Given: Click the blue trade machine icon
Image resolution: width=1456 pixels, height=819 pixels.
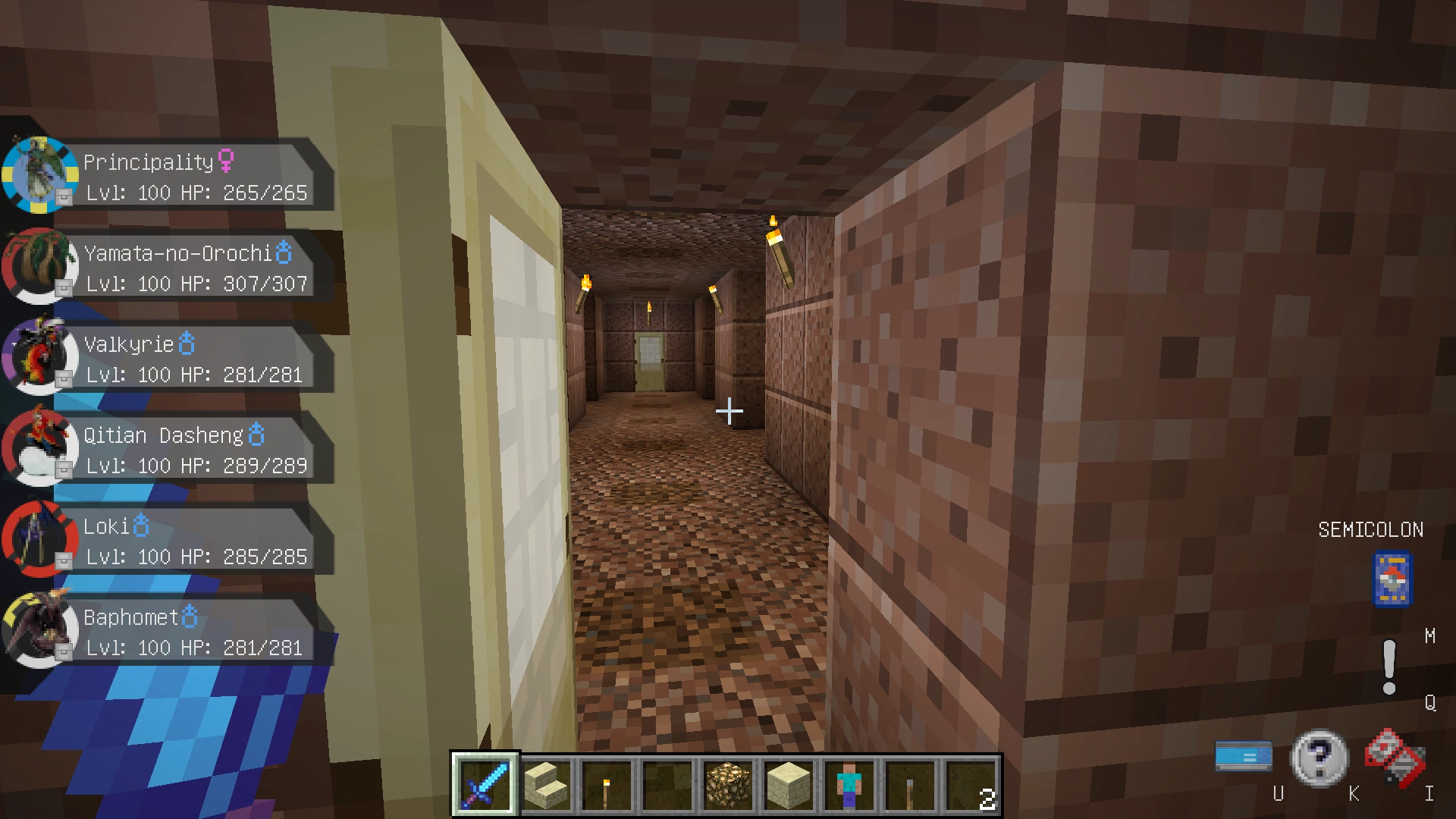Looking at the screenshot, I should pyautogui.click(x=1244, y=756).
